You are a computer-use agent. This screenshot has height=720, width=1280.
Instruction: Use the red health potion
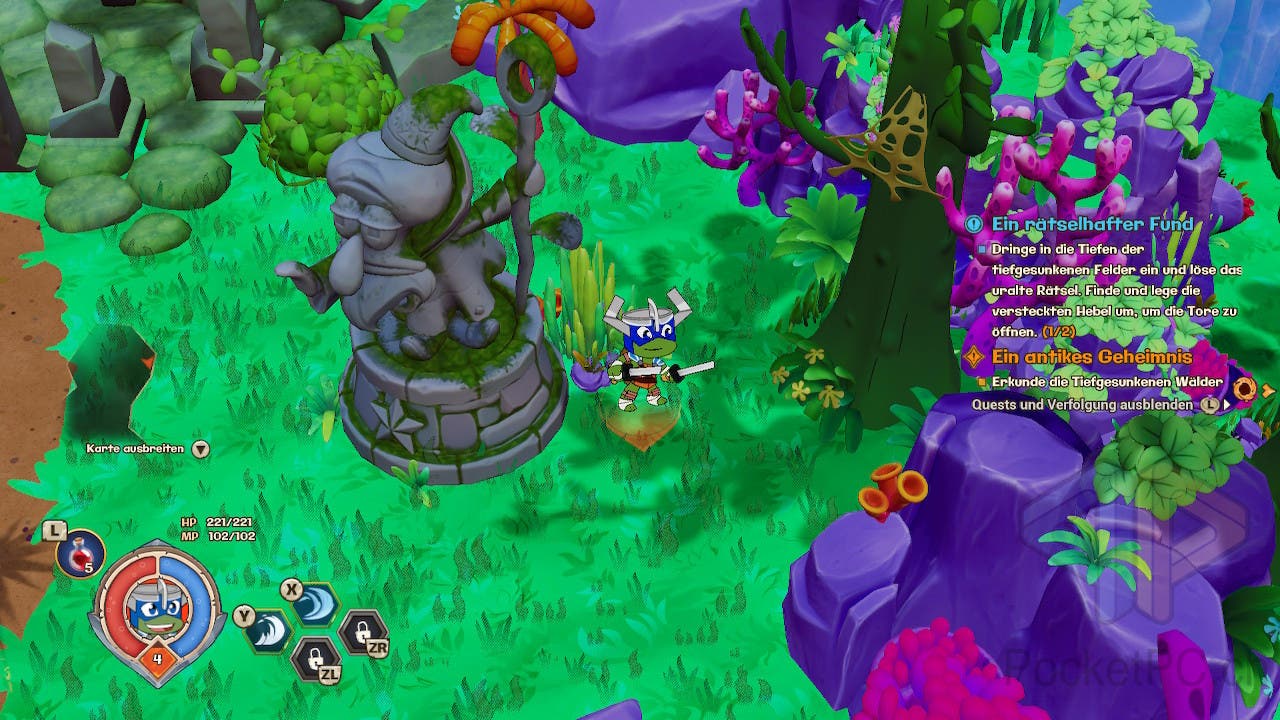[80, 553]
